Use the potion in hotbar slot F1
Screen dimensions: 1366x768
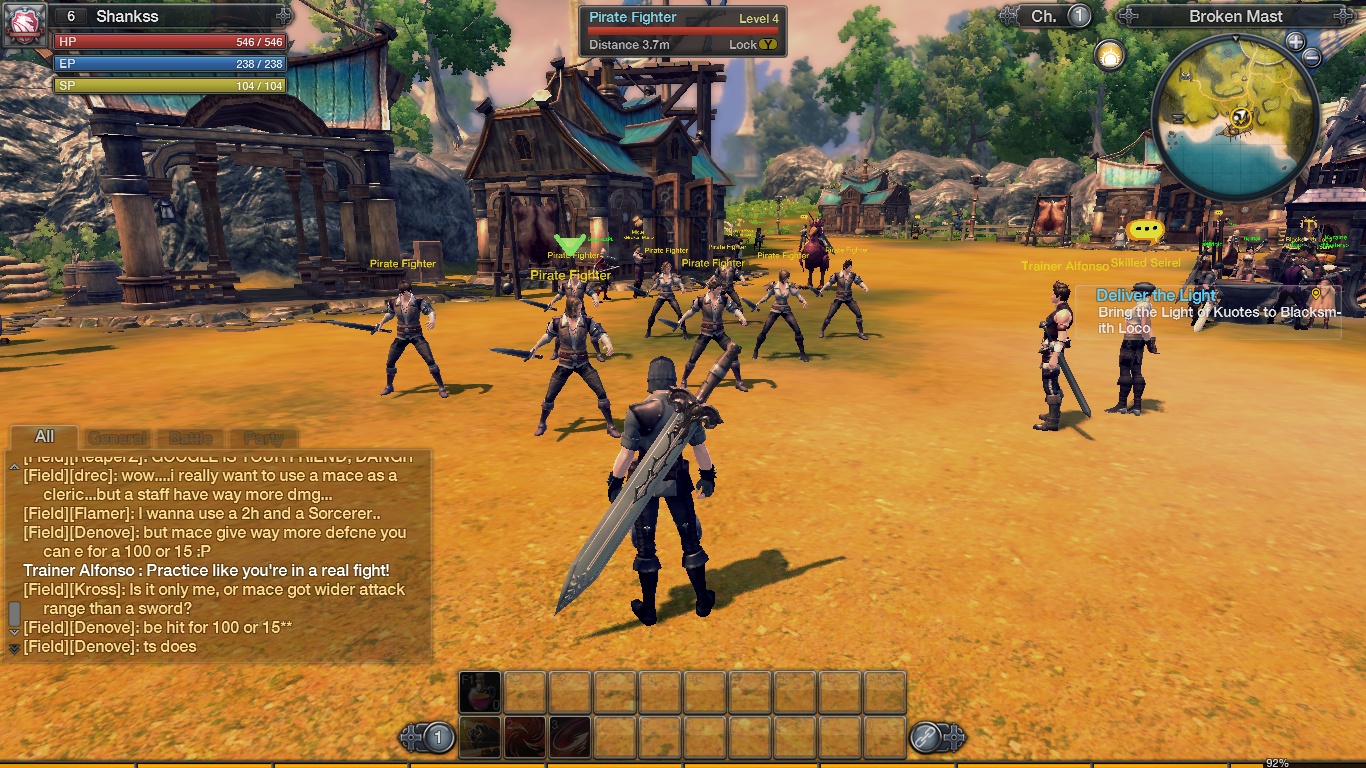pos(480,692)
